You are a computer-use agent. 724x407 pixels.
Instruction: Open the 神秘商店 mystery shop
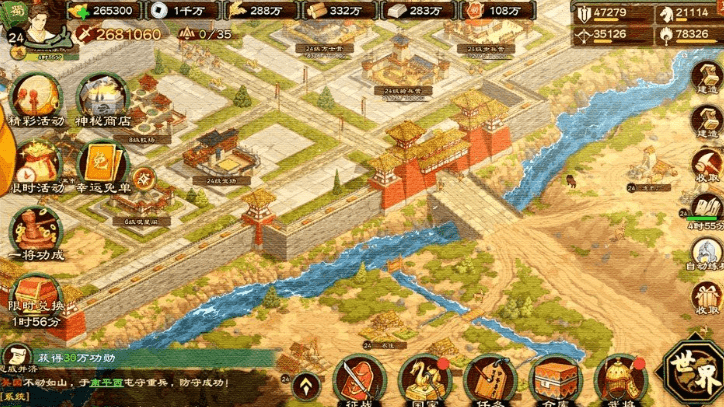pyautogui.click(x=102, y=97)
